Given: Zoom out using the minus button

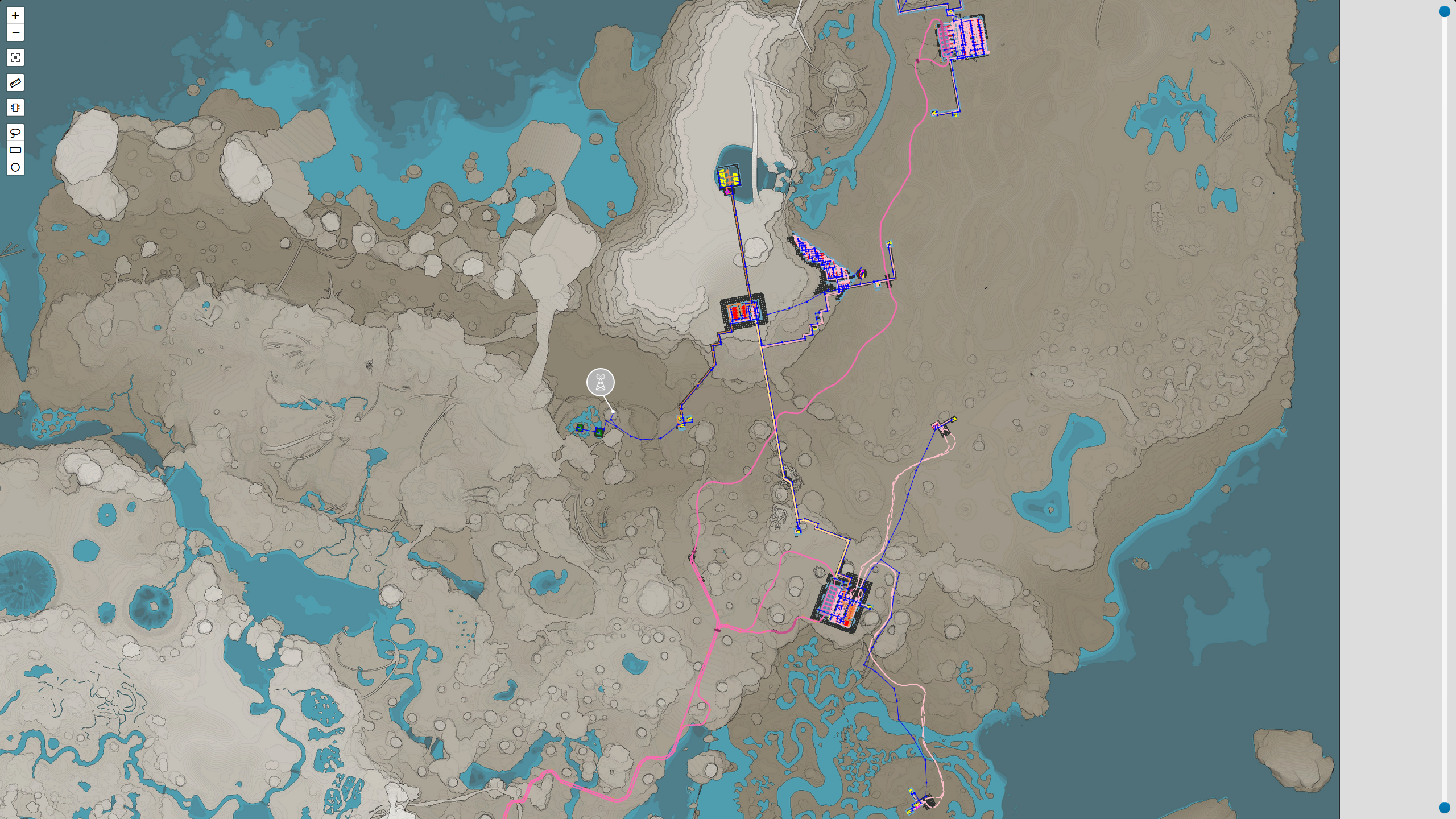Looking at the screenshot, I should [15, 33].
